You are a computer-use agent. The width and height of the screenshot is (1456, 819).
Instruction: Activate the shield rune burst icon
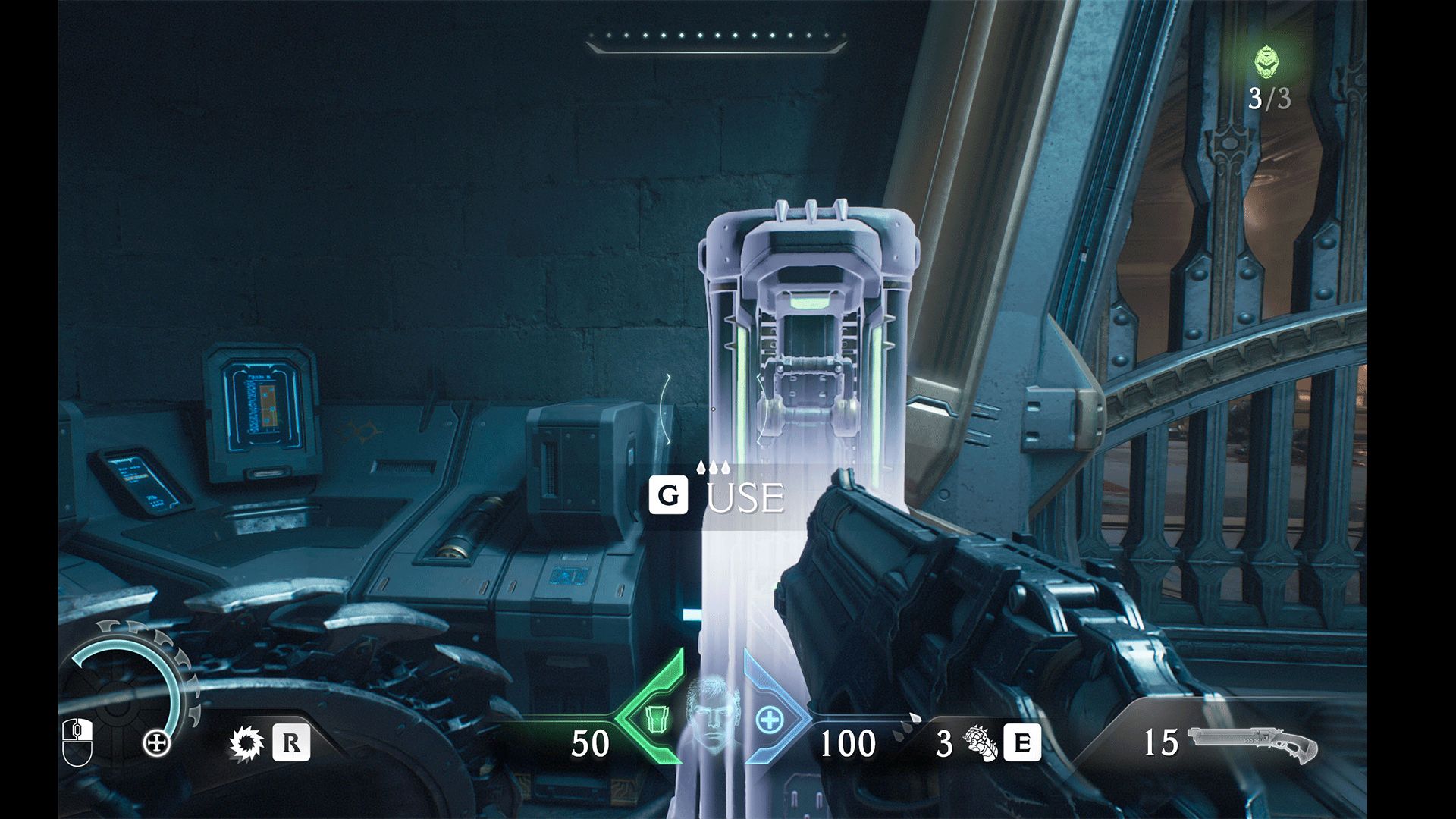246,743
